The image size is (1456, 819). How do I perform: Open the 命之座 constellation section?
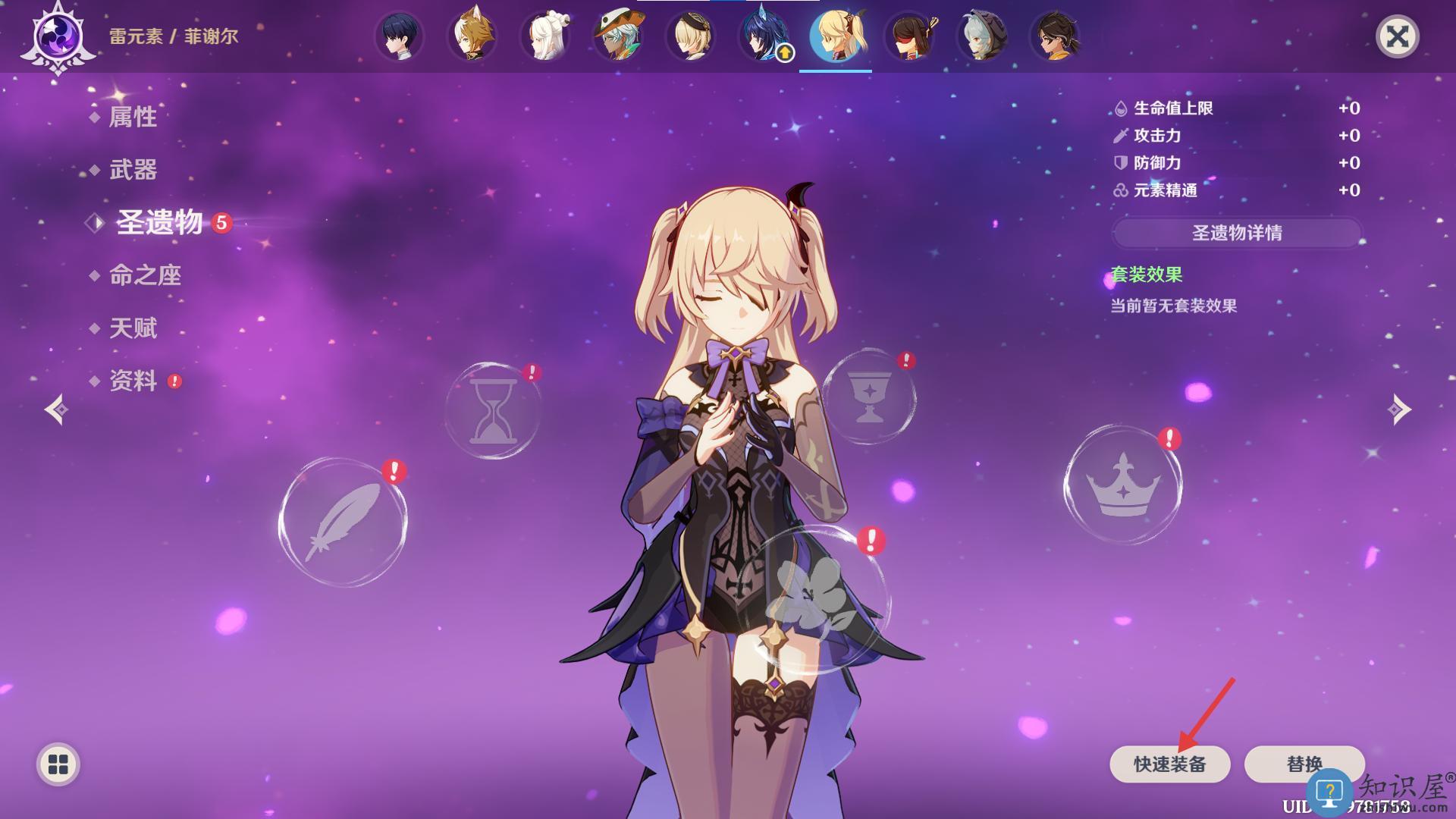145,275
